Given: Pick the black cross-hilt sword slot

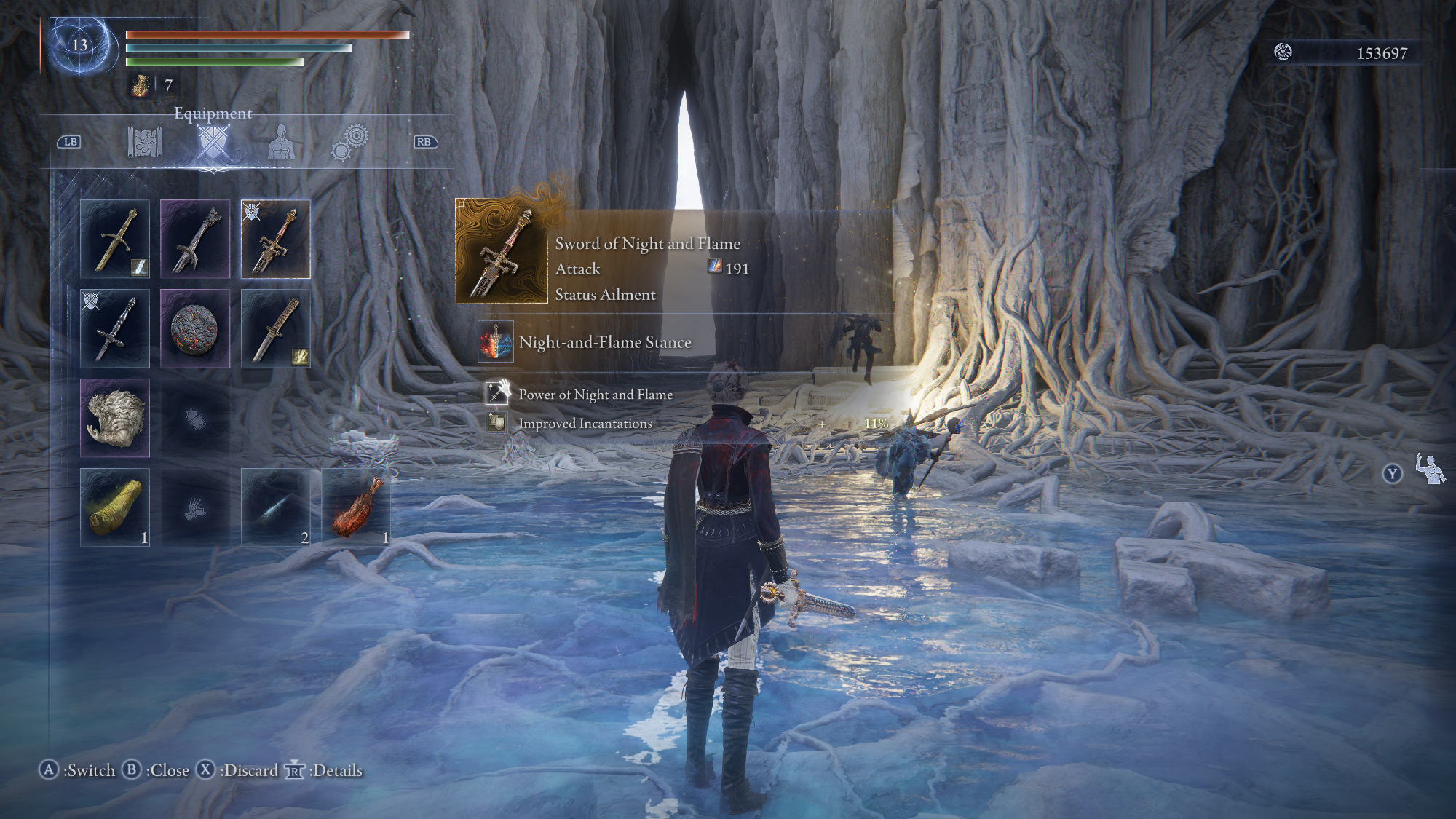Looking at the screenshot, I should (x=115, y=328).
